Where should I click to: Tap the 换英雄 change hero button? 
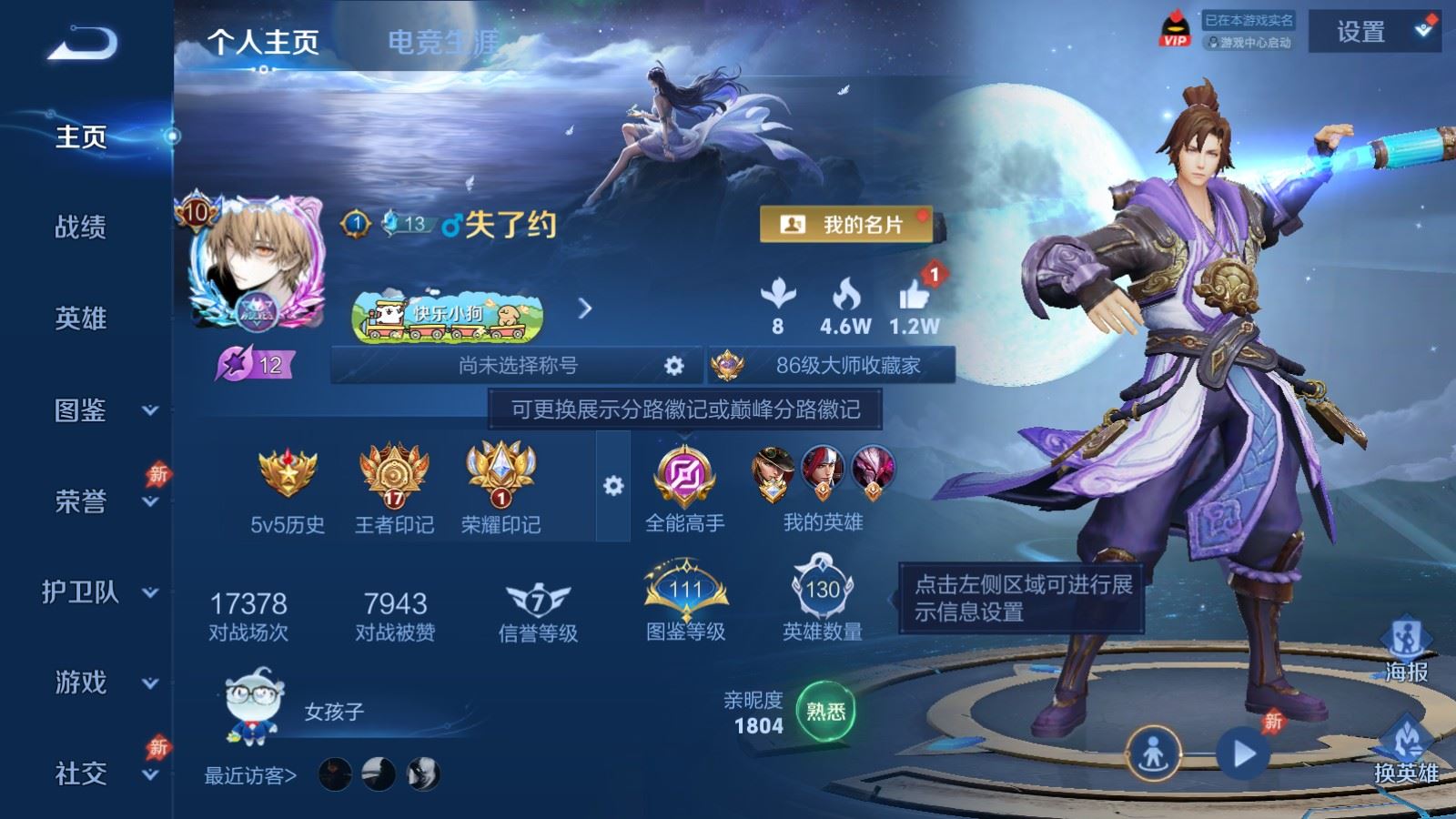(x=1406, y=752)
